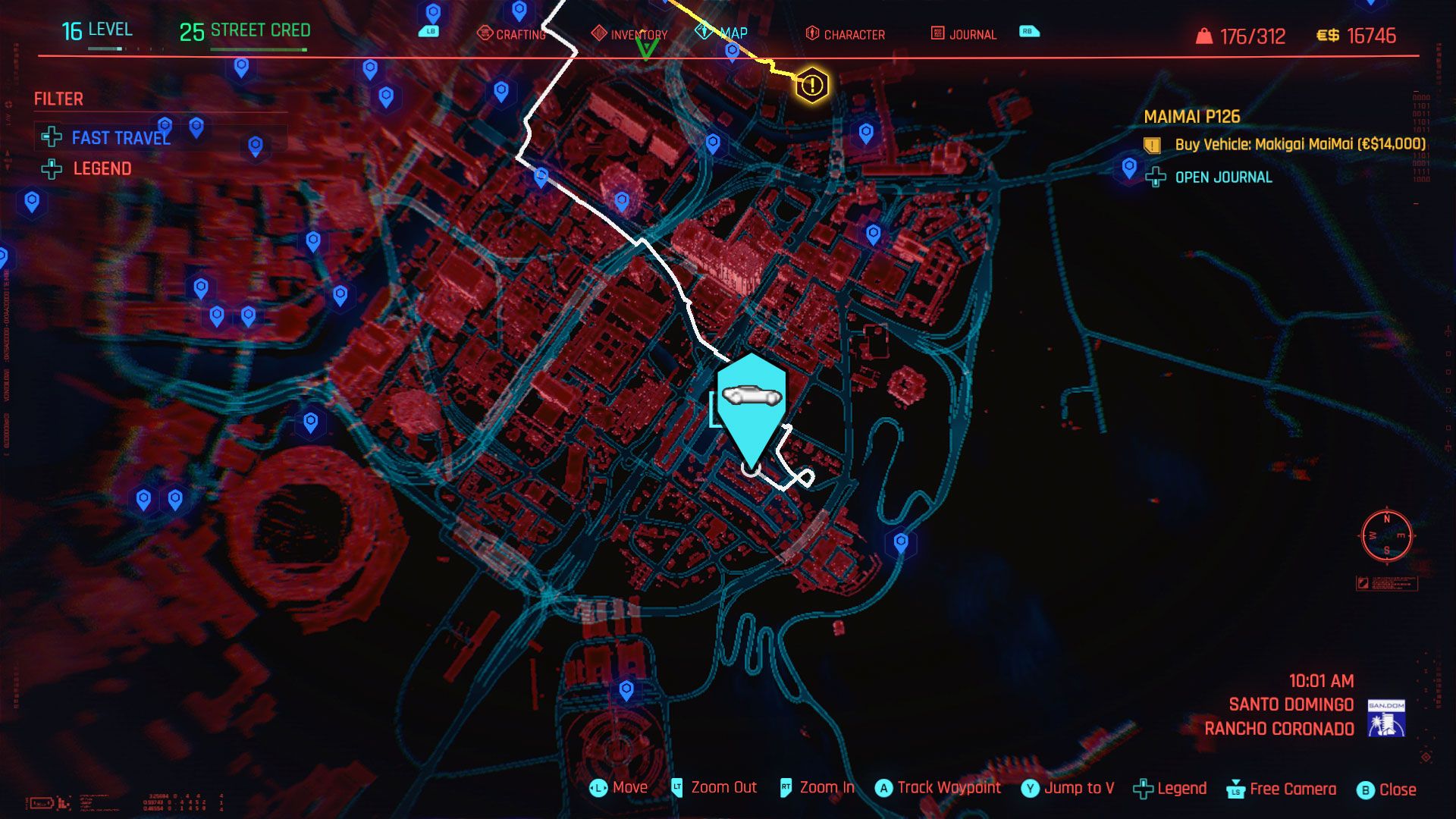Open the Journal tab
The height and width of the screenshot is (819, 1456).
coord(963,34)
